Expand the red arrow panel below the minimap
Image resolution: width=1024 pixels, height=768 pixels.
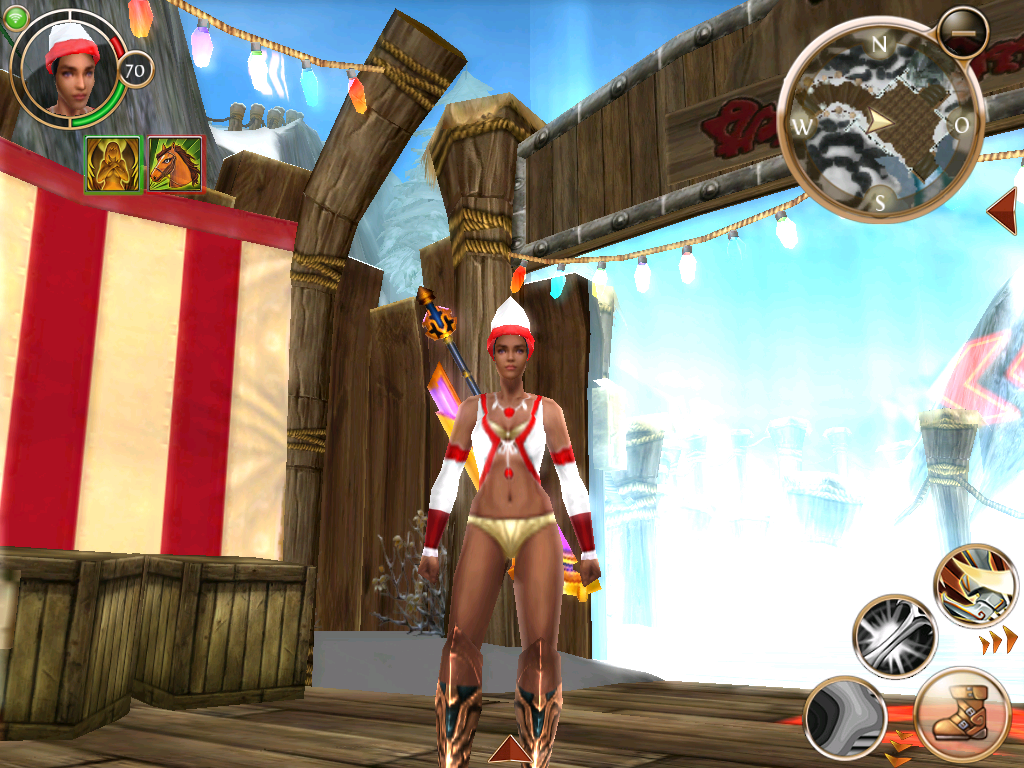pos(1003,210)
